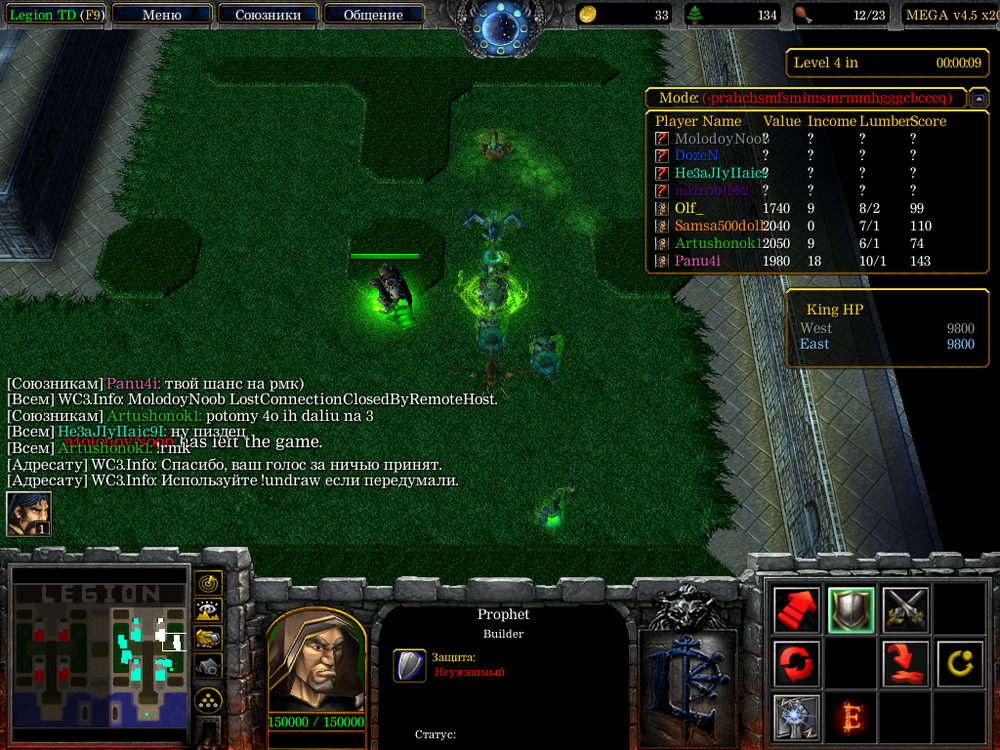Image resolution: width=1000 pixels, height=750 pixels.
Task: Click the Prophet builder portrait
Action: (315, 662)
